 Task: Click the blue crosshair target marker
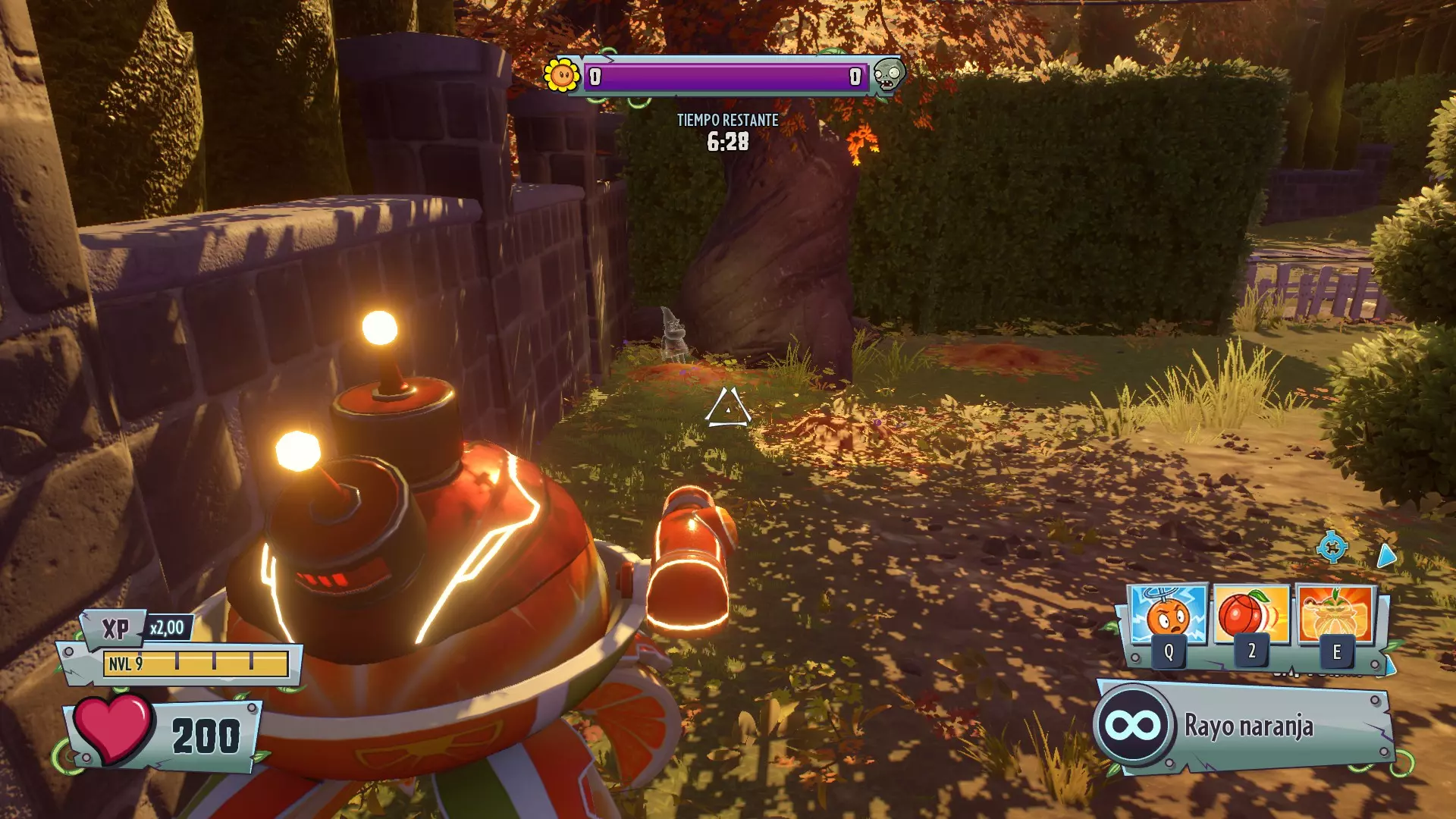[x=1332, y=547]
